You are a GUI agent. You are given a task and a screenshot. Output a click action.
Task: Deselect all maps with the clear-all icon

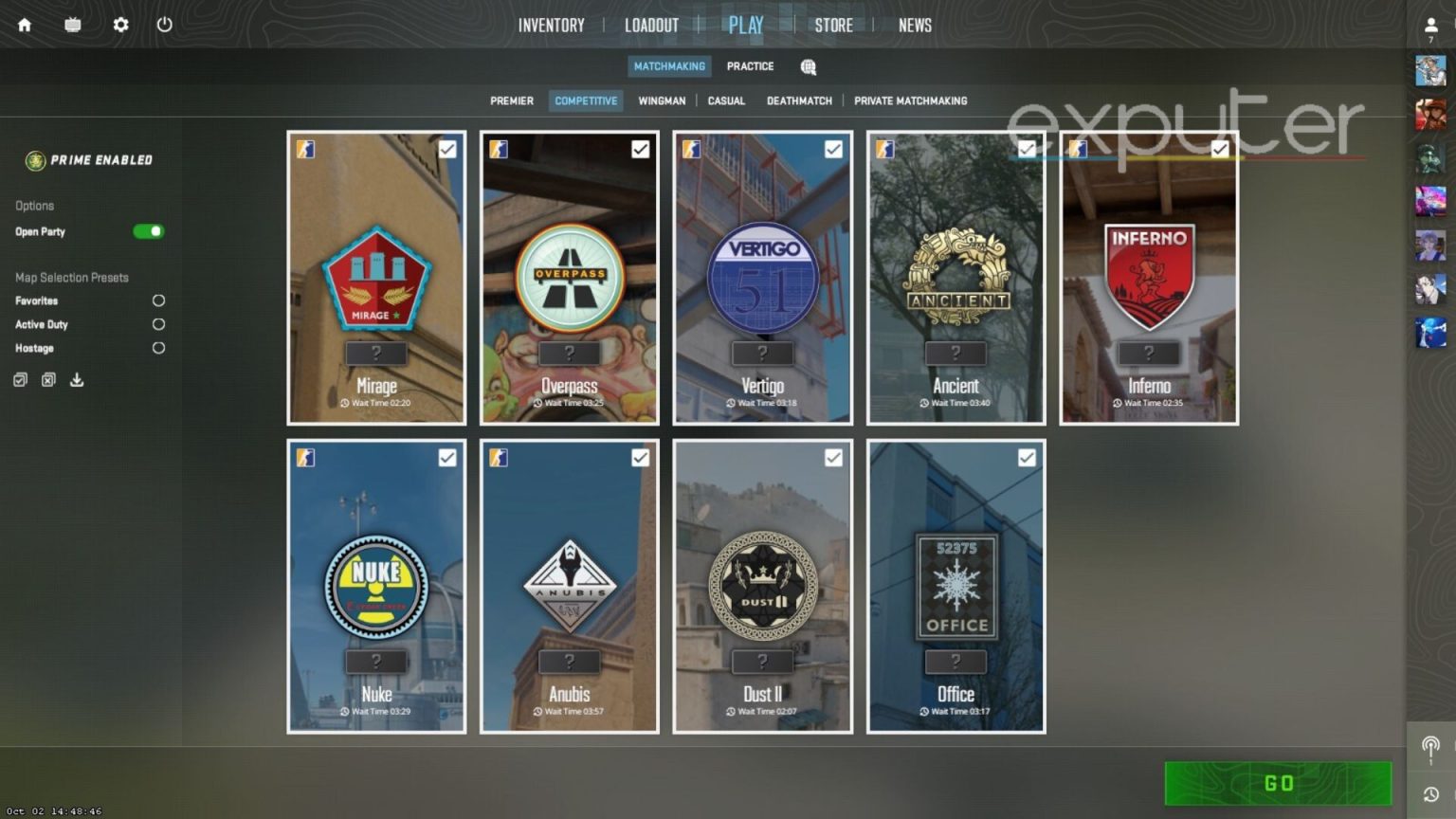(48, 379)
